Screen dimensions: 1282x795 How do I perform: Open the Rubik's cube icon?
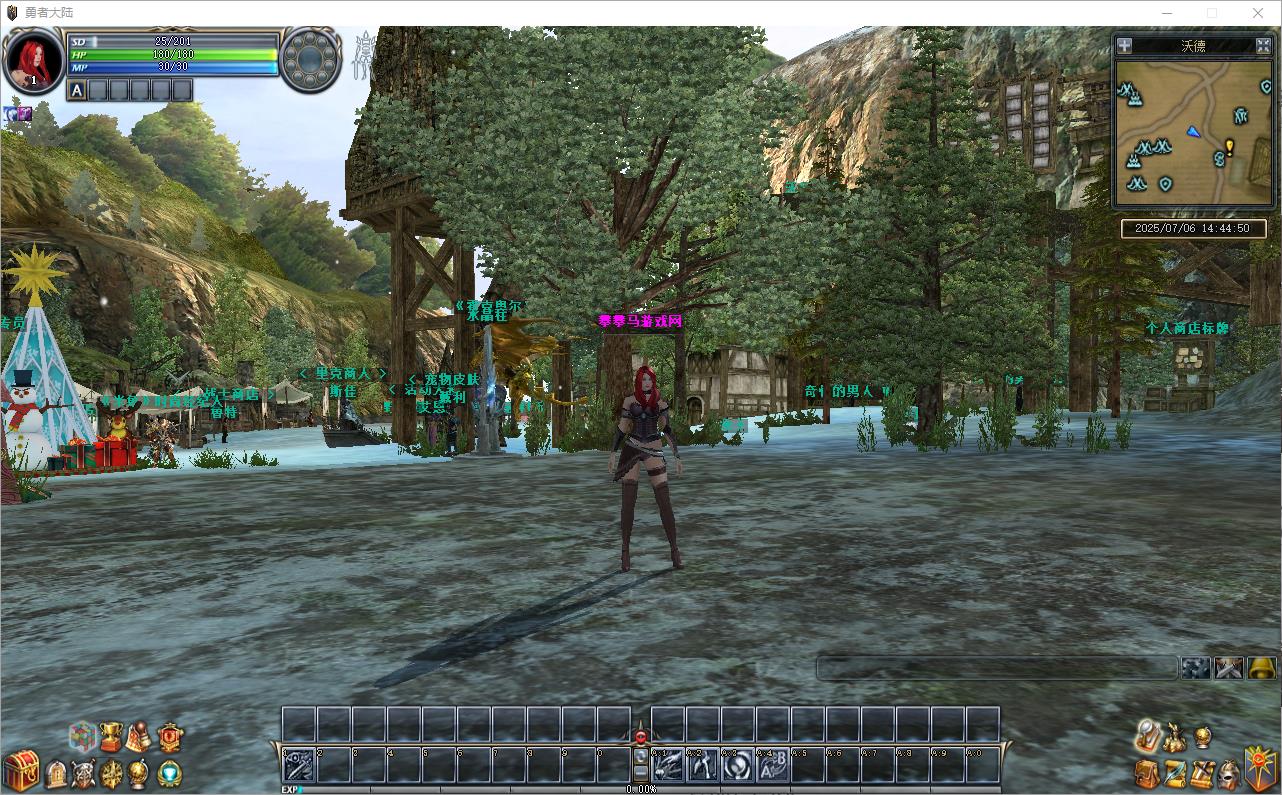[82, 737]
